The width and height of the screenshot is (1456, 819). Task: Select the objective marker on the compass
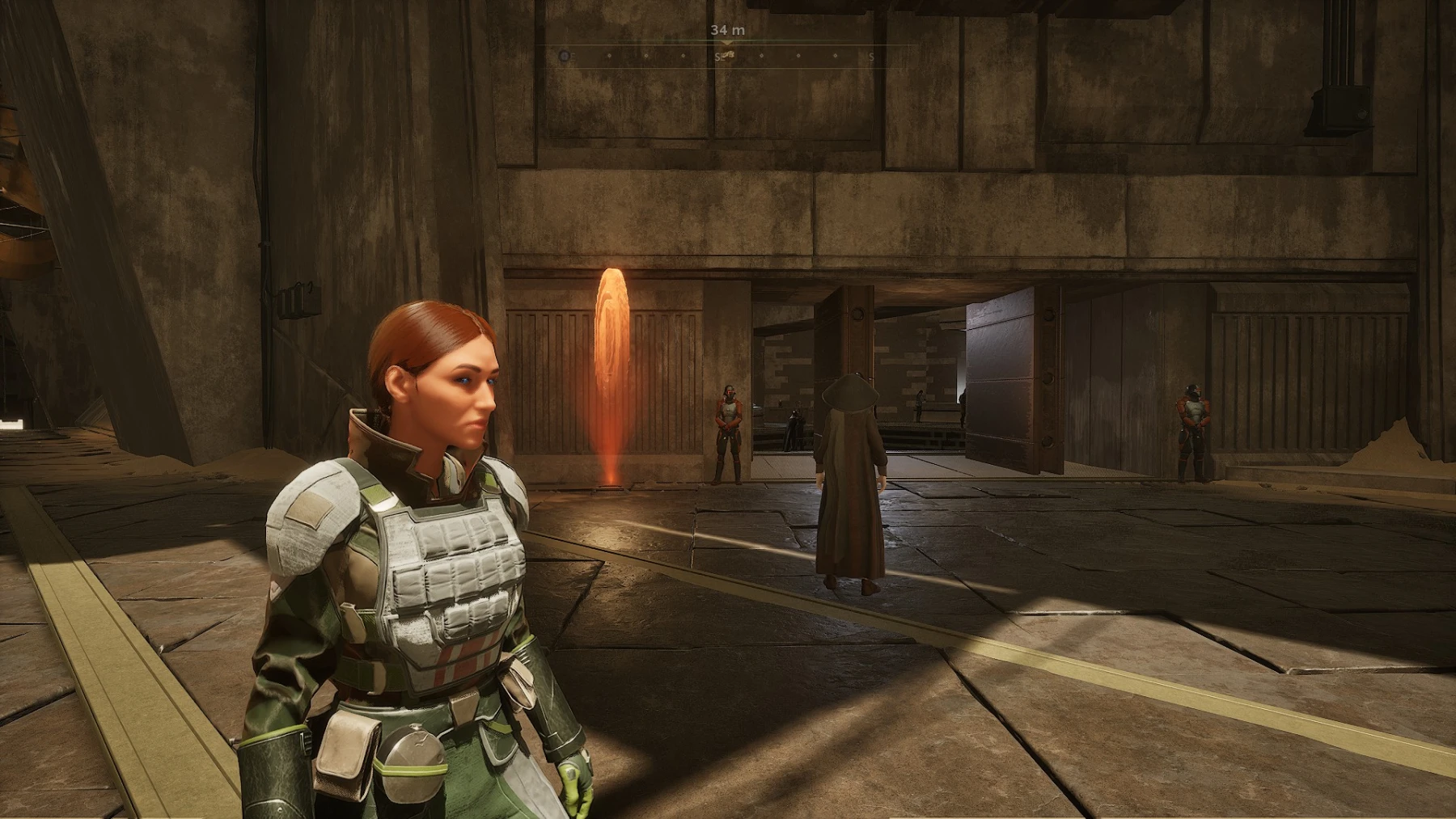[728, 54]
